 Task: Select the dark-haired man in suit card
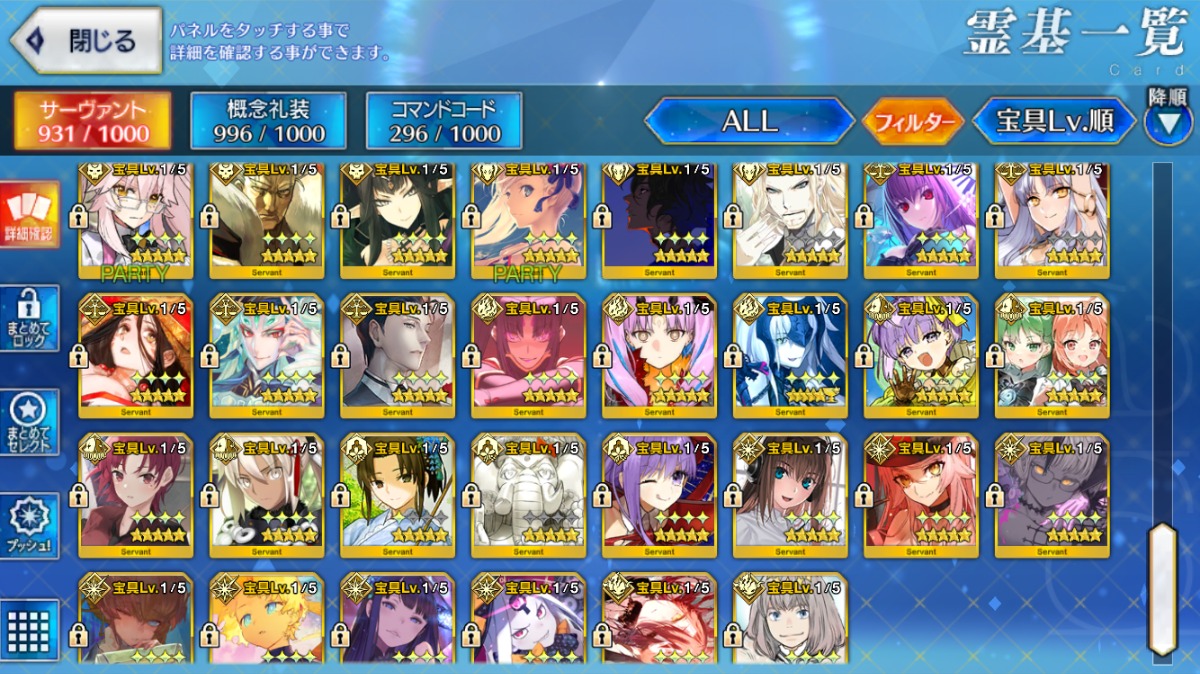coord(397,355)
